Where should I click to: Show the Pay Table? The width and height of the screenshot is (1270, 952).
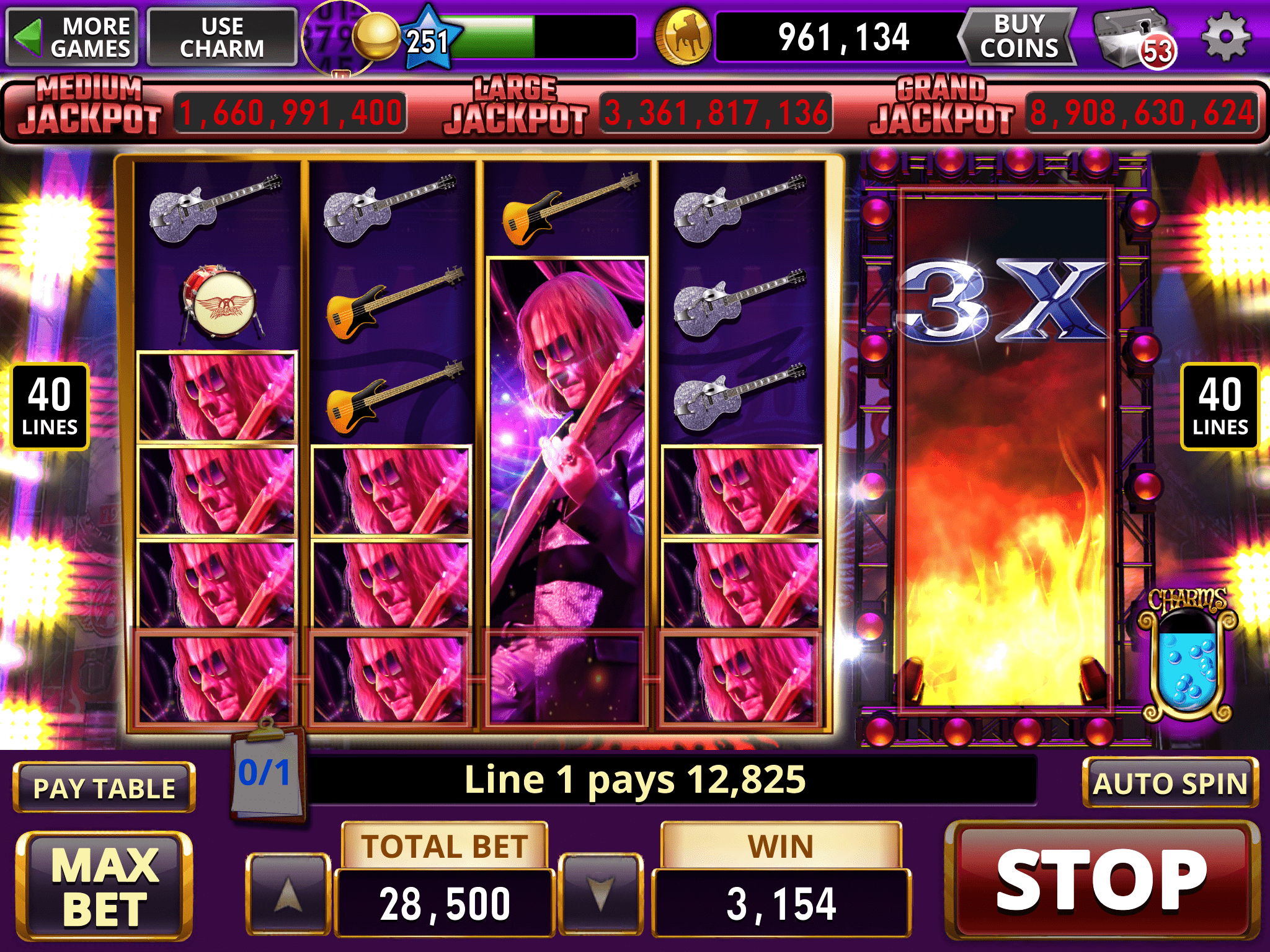tap(104, 788)
